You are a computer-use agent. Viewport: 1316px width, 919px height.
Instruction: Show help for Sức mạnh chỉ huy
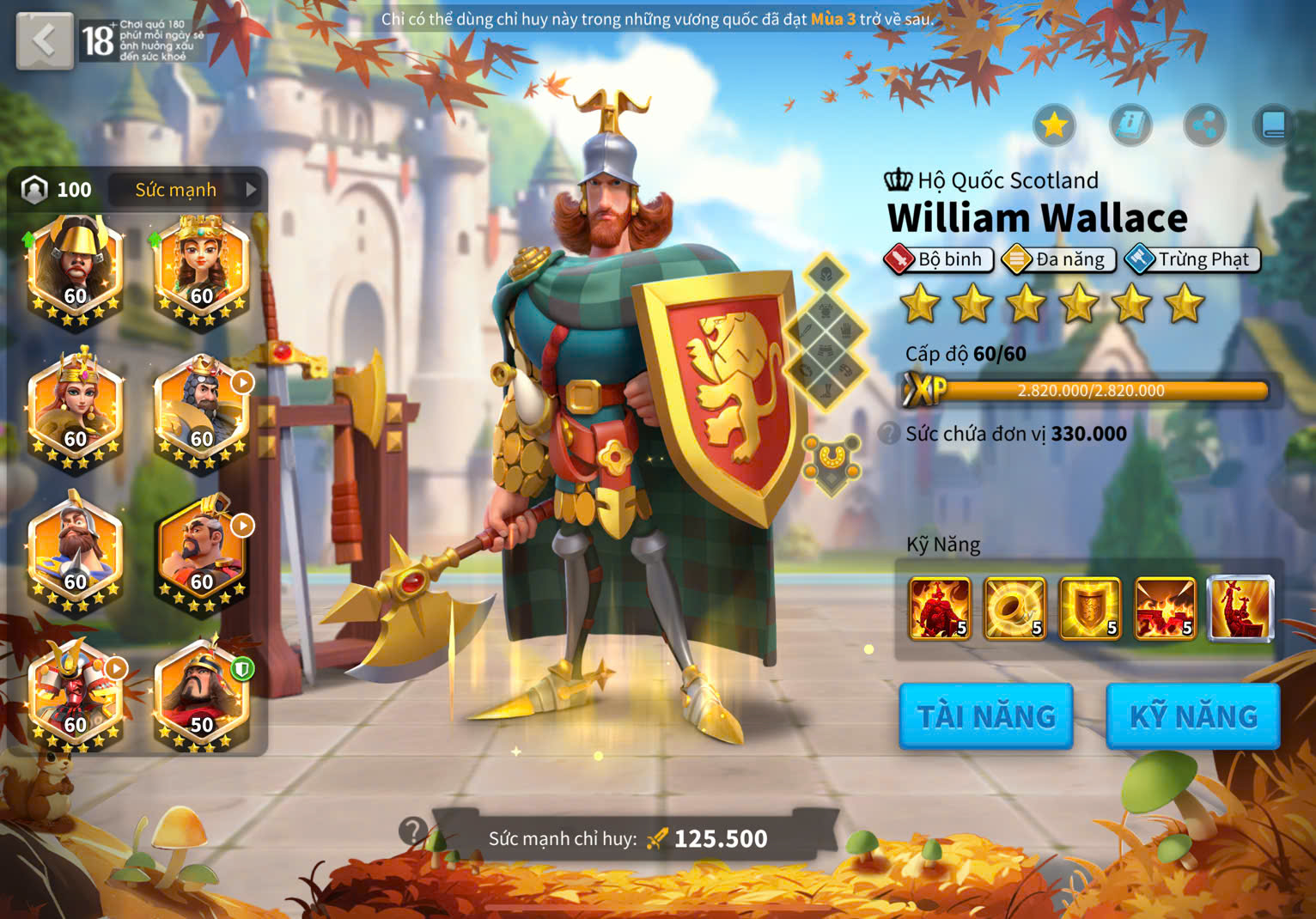pos(412,831)
